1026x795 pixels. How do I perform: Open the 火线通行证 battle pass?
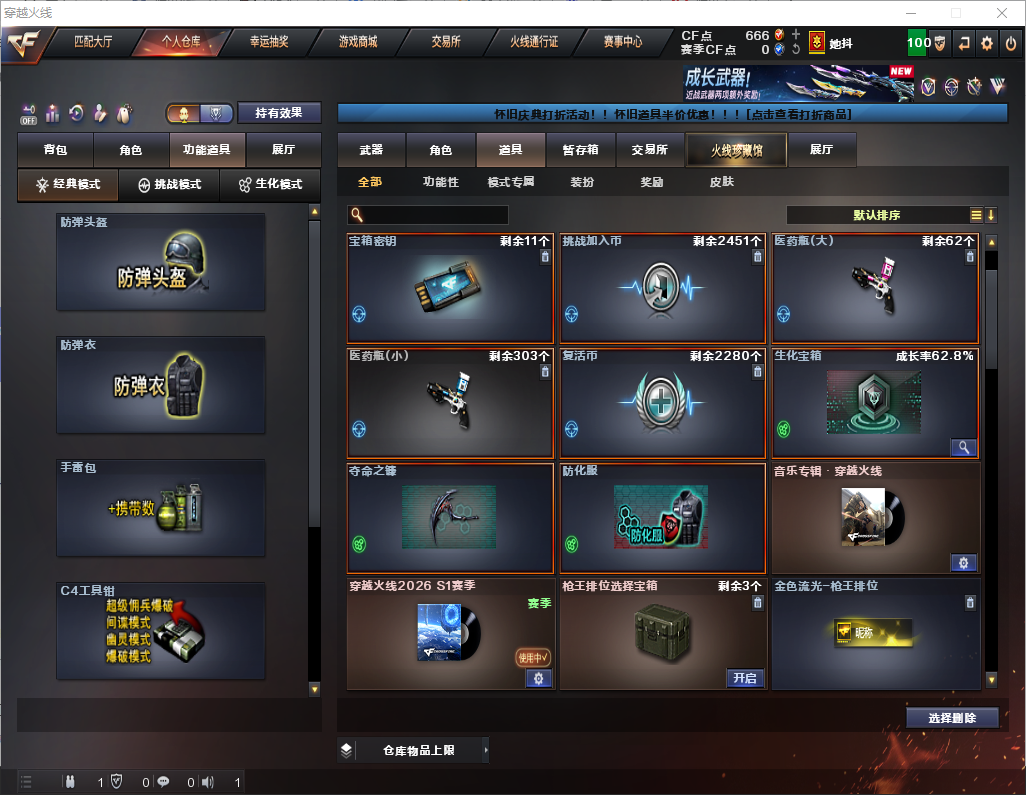coord(534,42)
